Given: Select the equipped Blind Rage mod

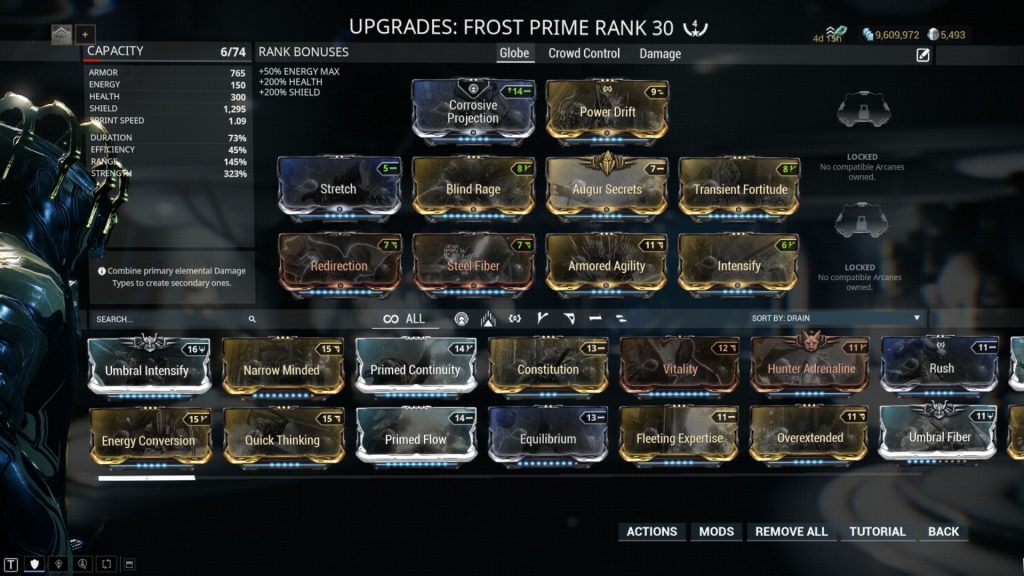Looking at the screenshot, I should 473,188.
